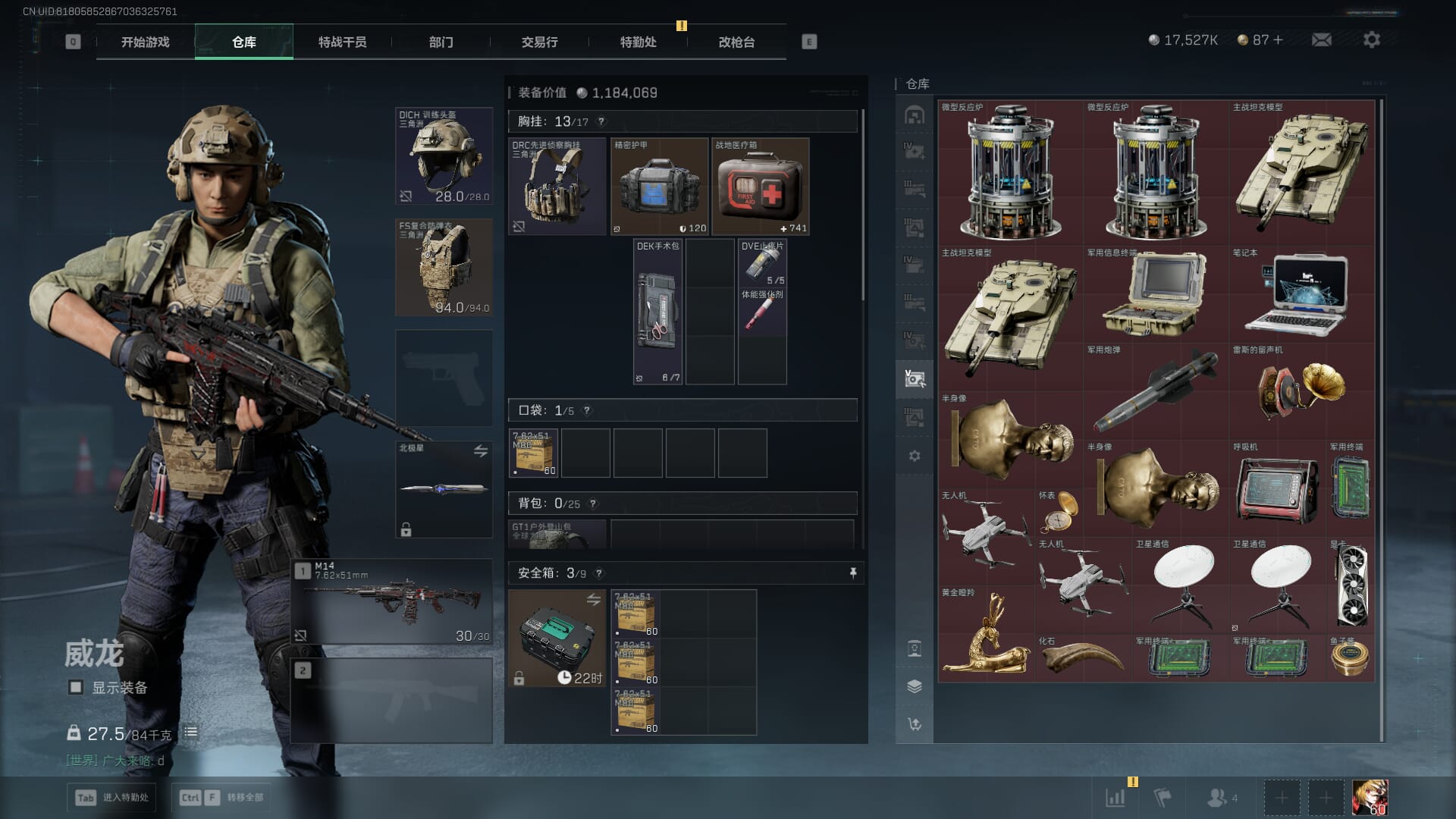This screenshot has width=1456, height=819.
Task: Open settings with the gear icon
Action: (1371, 39)
